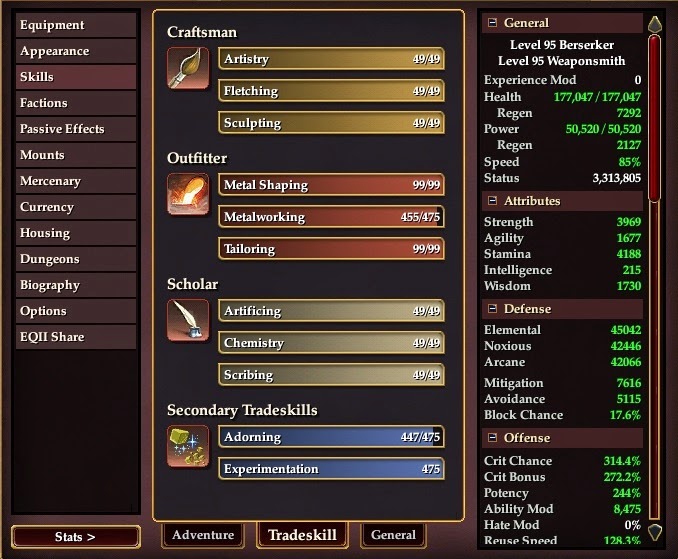The height and width of the screenshot is (559, 678).
Task: Switch to the General skills tab
Action: (x=393, y=535)
